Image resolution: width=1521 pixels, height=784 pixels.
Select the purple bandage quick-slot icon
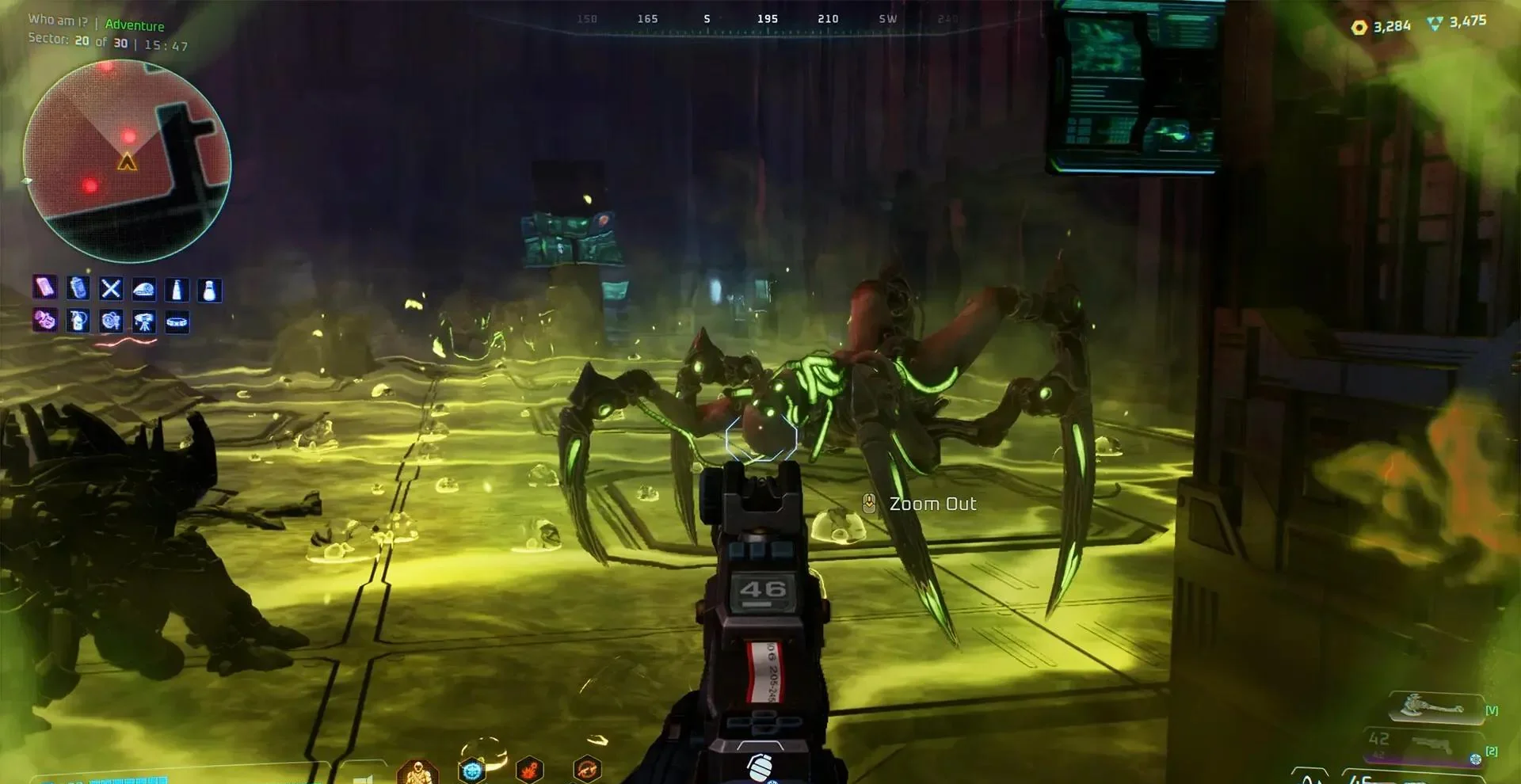coord(44,290)
